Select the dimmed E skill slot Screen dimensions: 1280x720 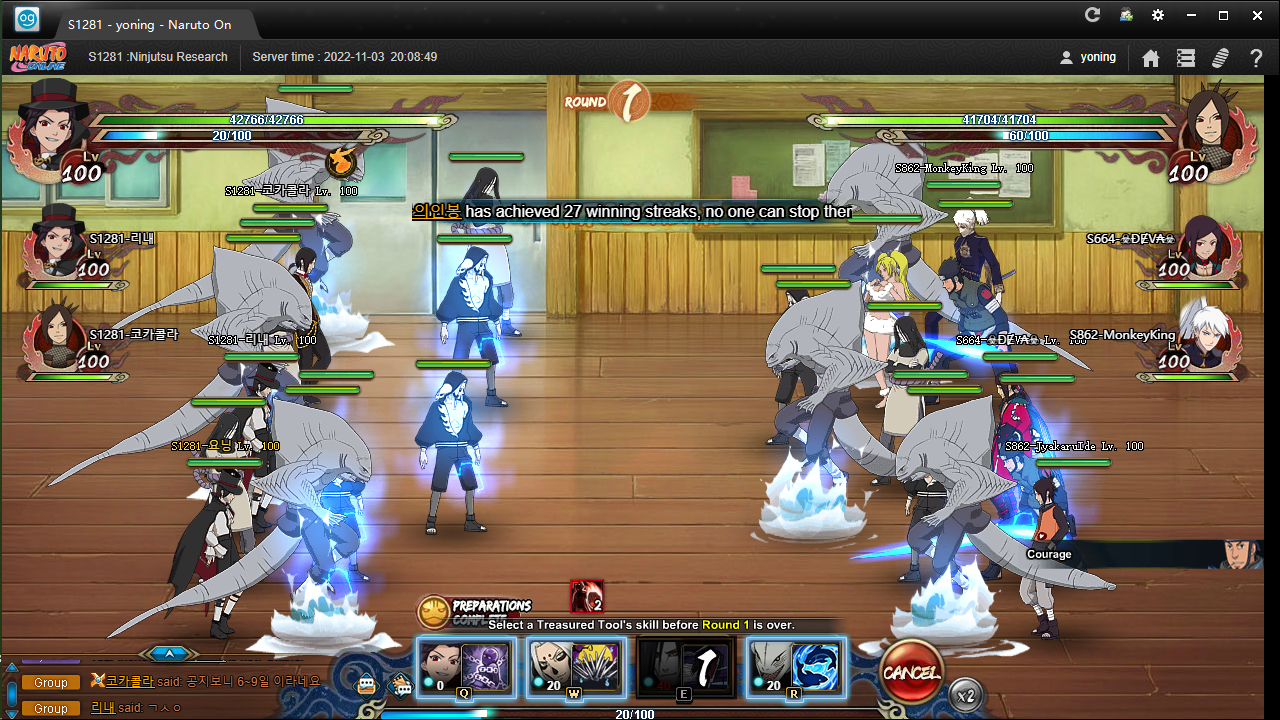686,667
